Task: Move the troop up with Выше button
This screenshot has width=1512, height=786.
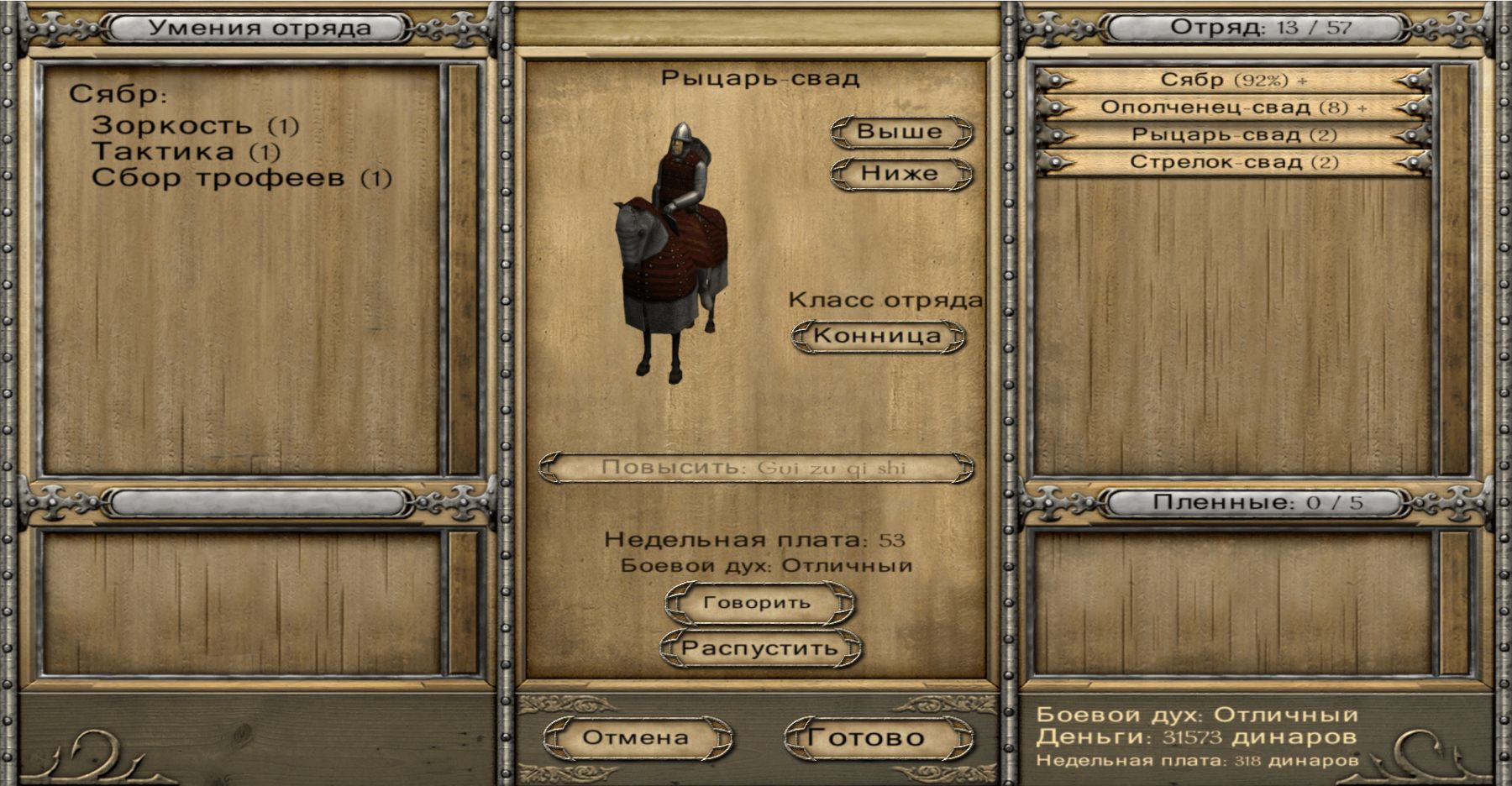Action: click(900, 132)
